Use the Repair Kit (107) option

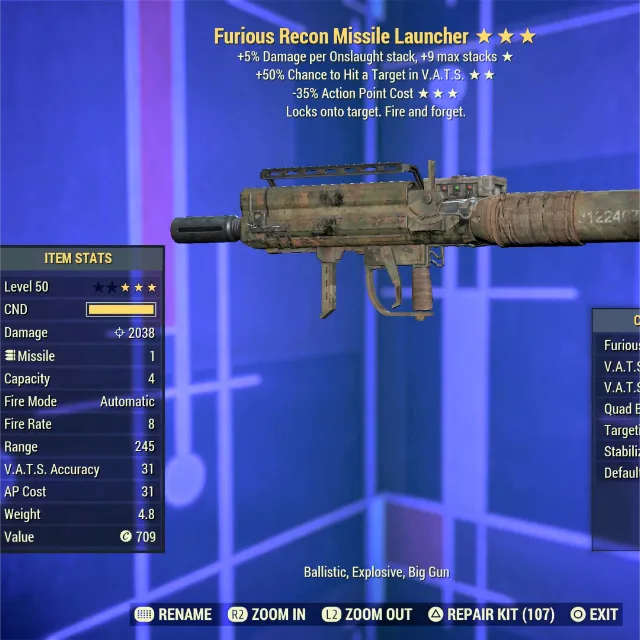(x=492, y=614)
